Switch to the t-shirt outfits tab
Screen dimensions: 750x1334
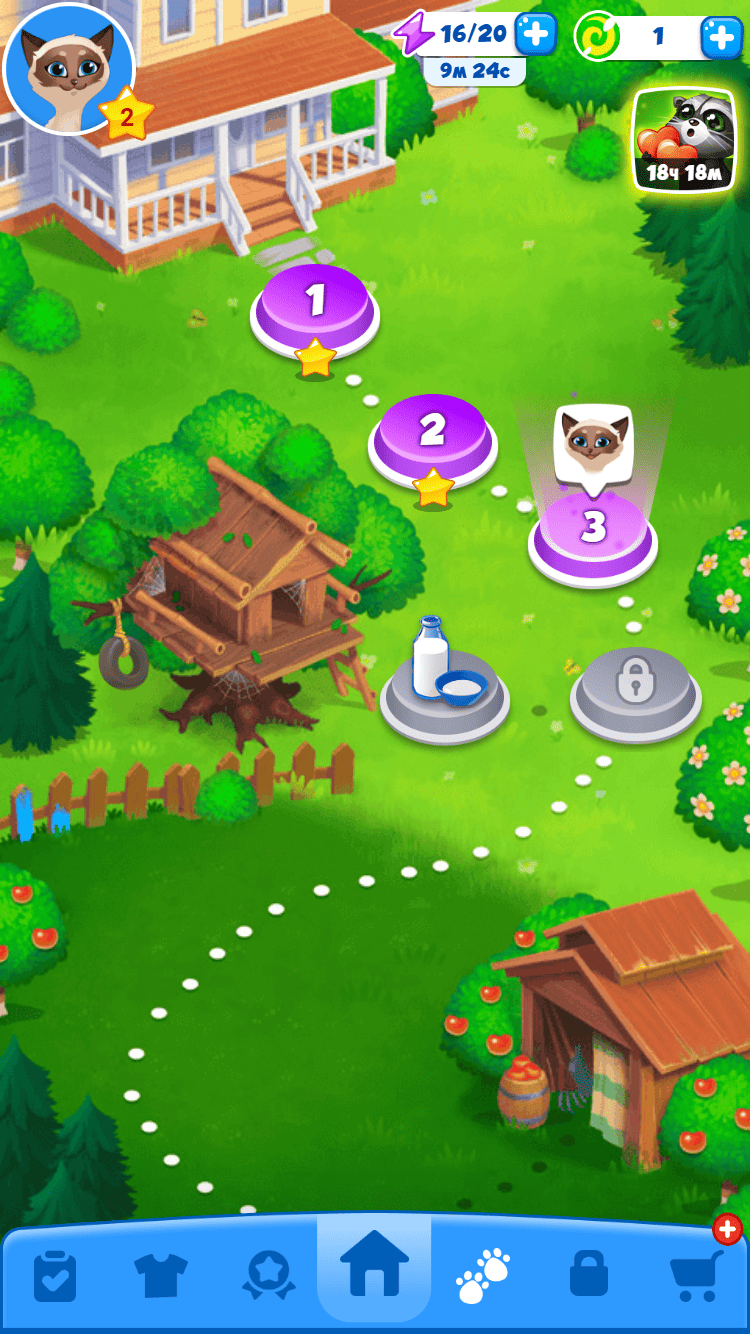click(160, 1274)
